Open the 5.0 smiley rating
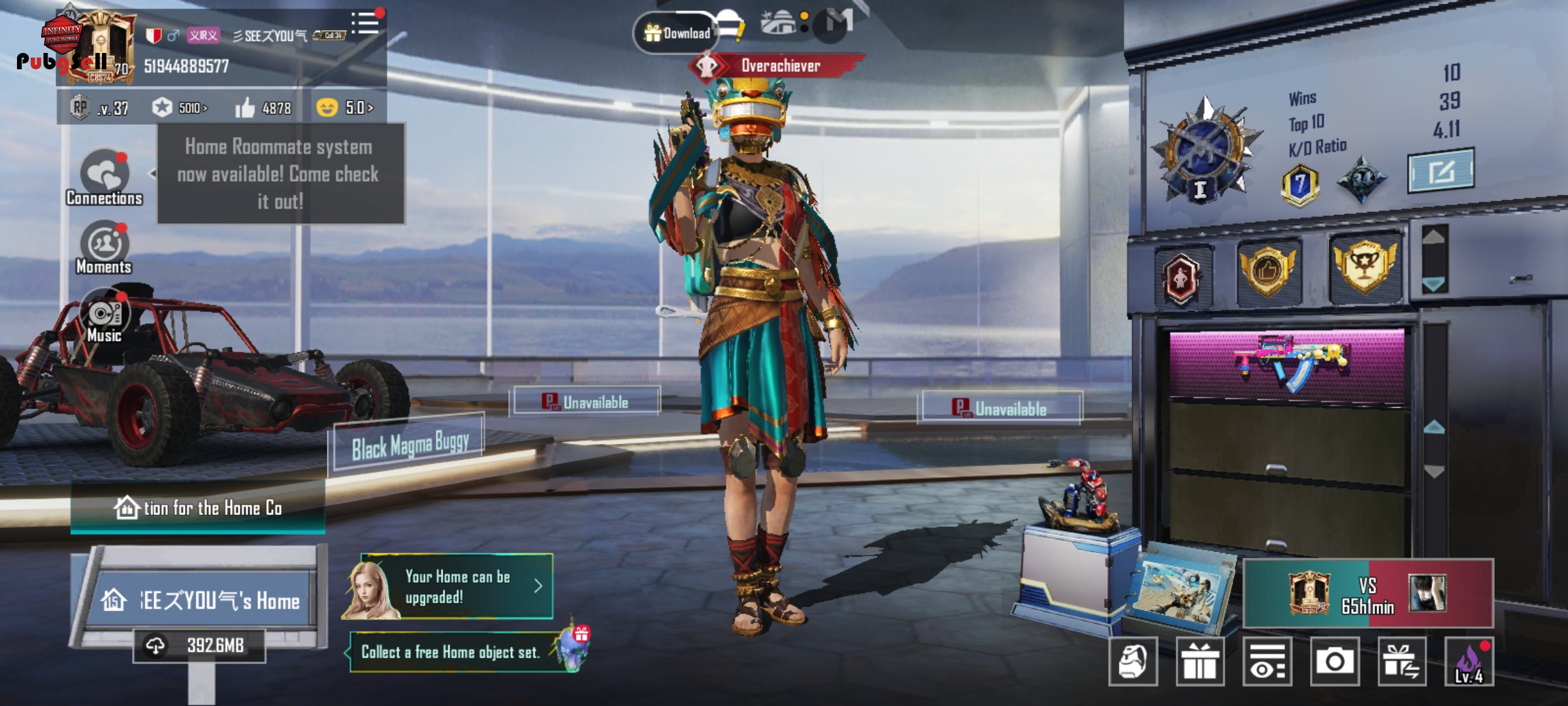Screen dimensions: 1568x706 pyautogui.click(x=345, y=107)
